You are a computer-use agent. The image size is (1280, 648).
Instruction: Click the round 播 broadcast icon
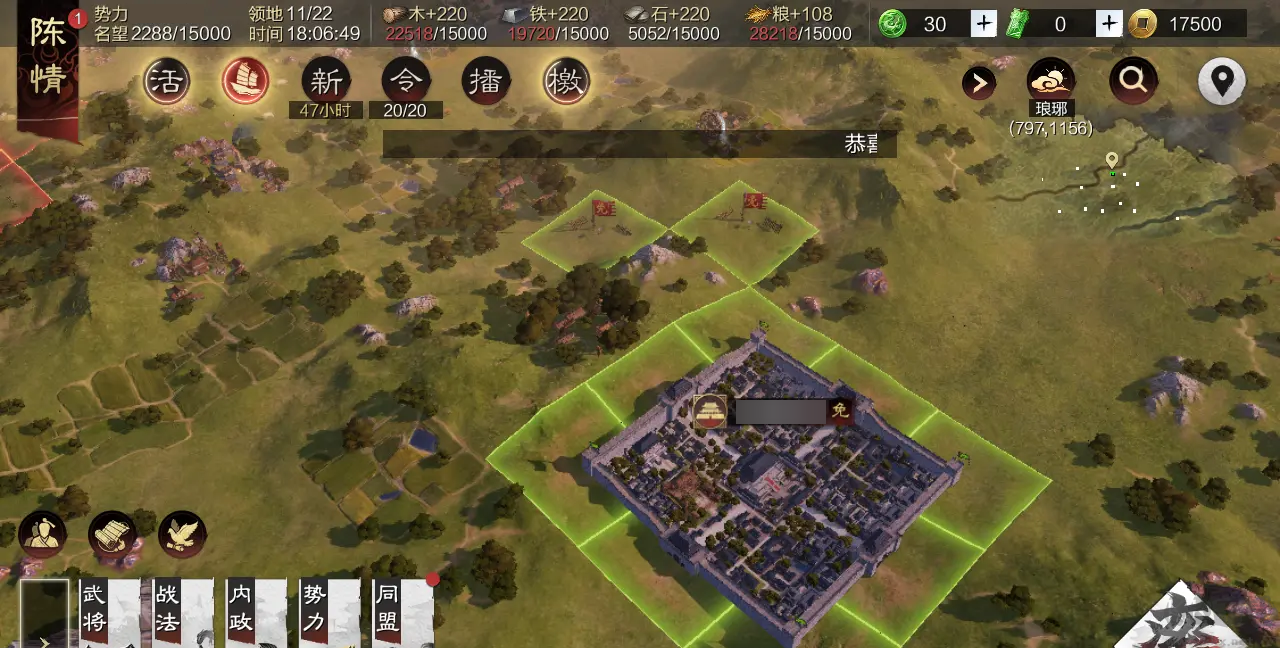[486, 82]
